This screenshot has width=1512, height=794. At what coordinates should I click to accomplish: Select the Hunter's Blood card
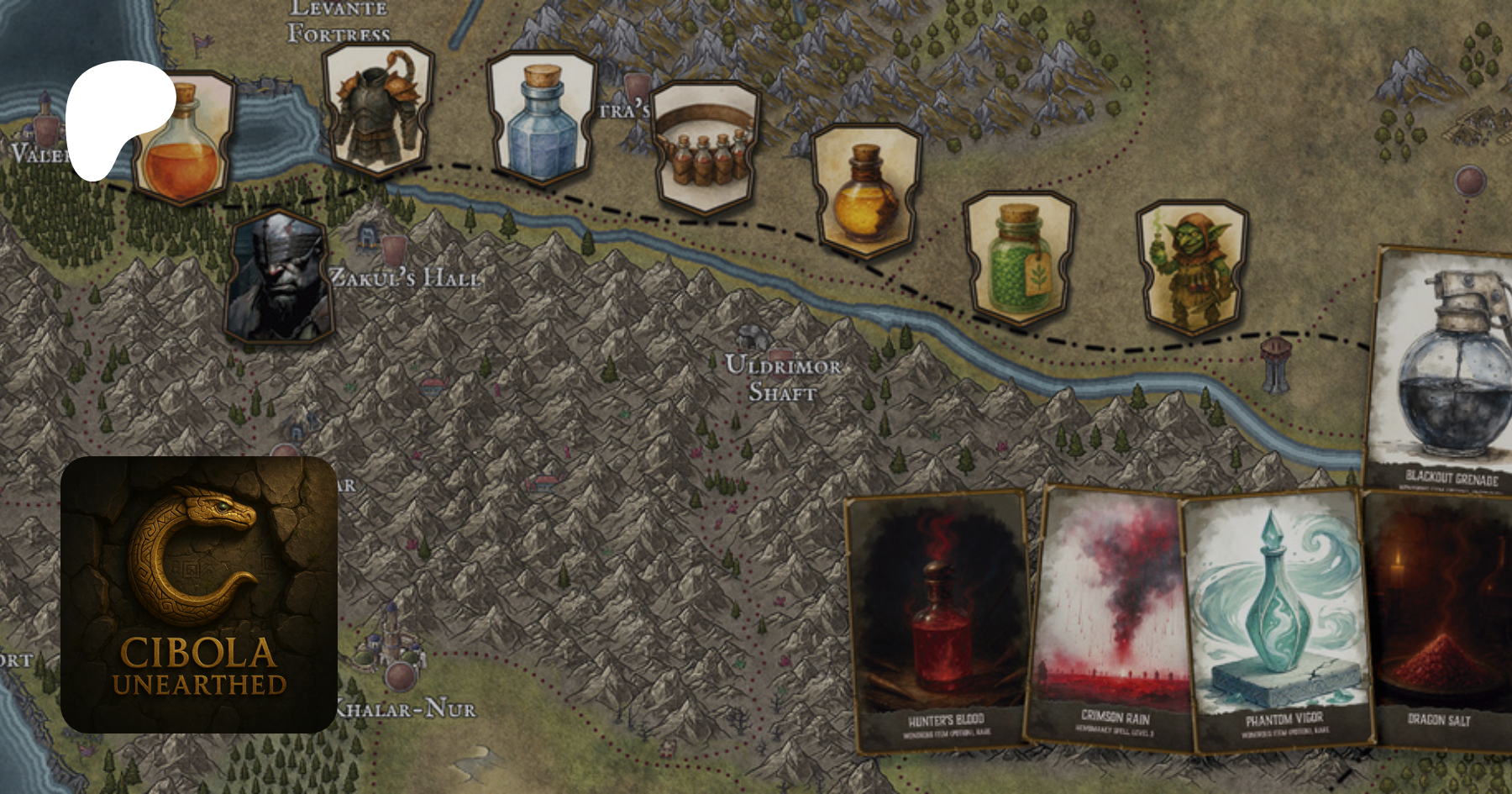[938, 620]
